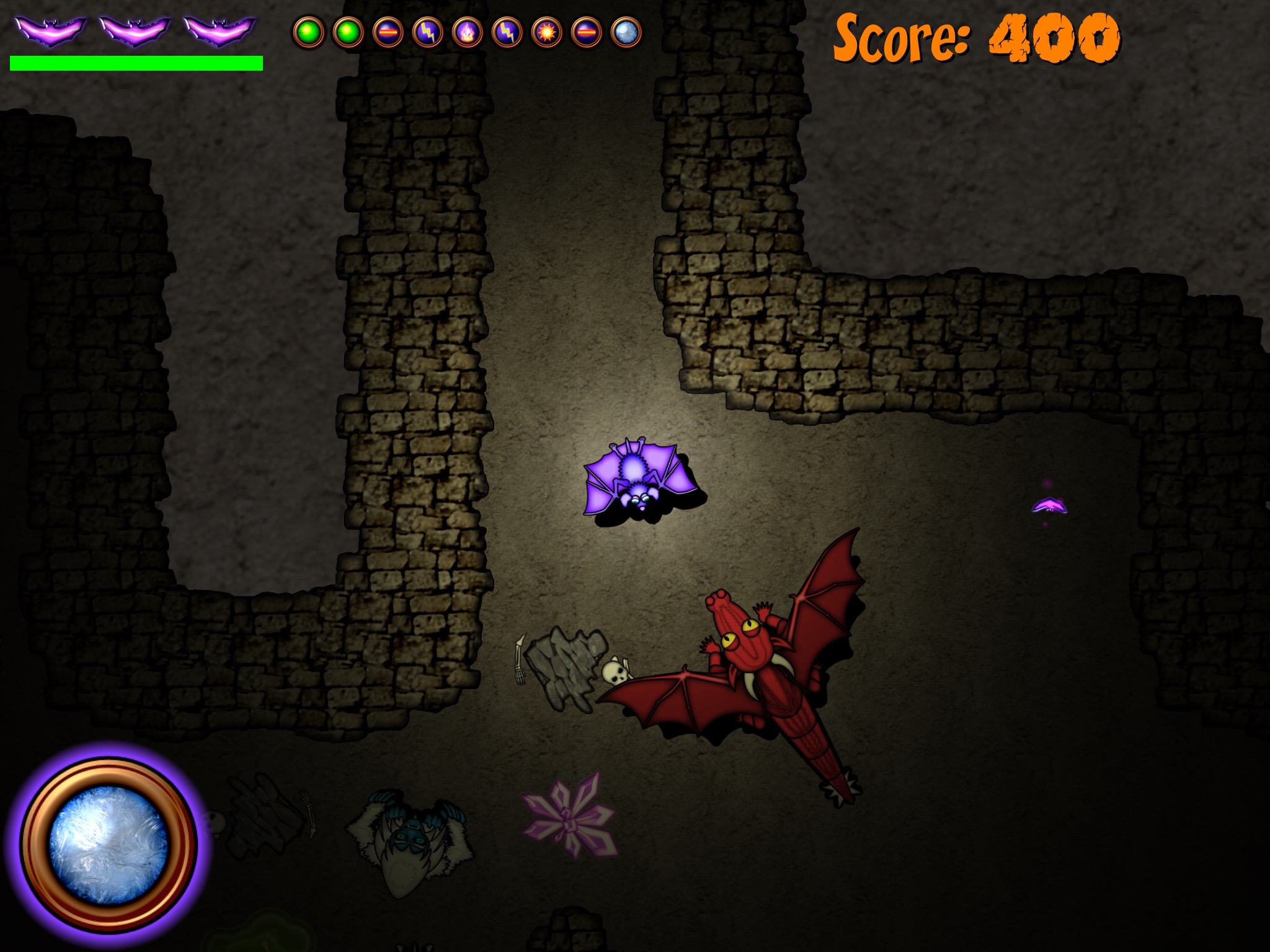Pick the small frost orb in the power-up queue
This screenshot has height=952, width=1270.
tap(626, 33)
